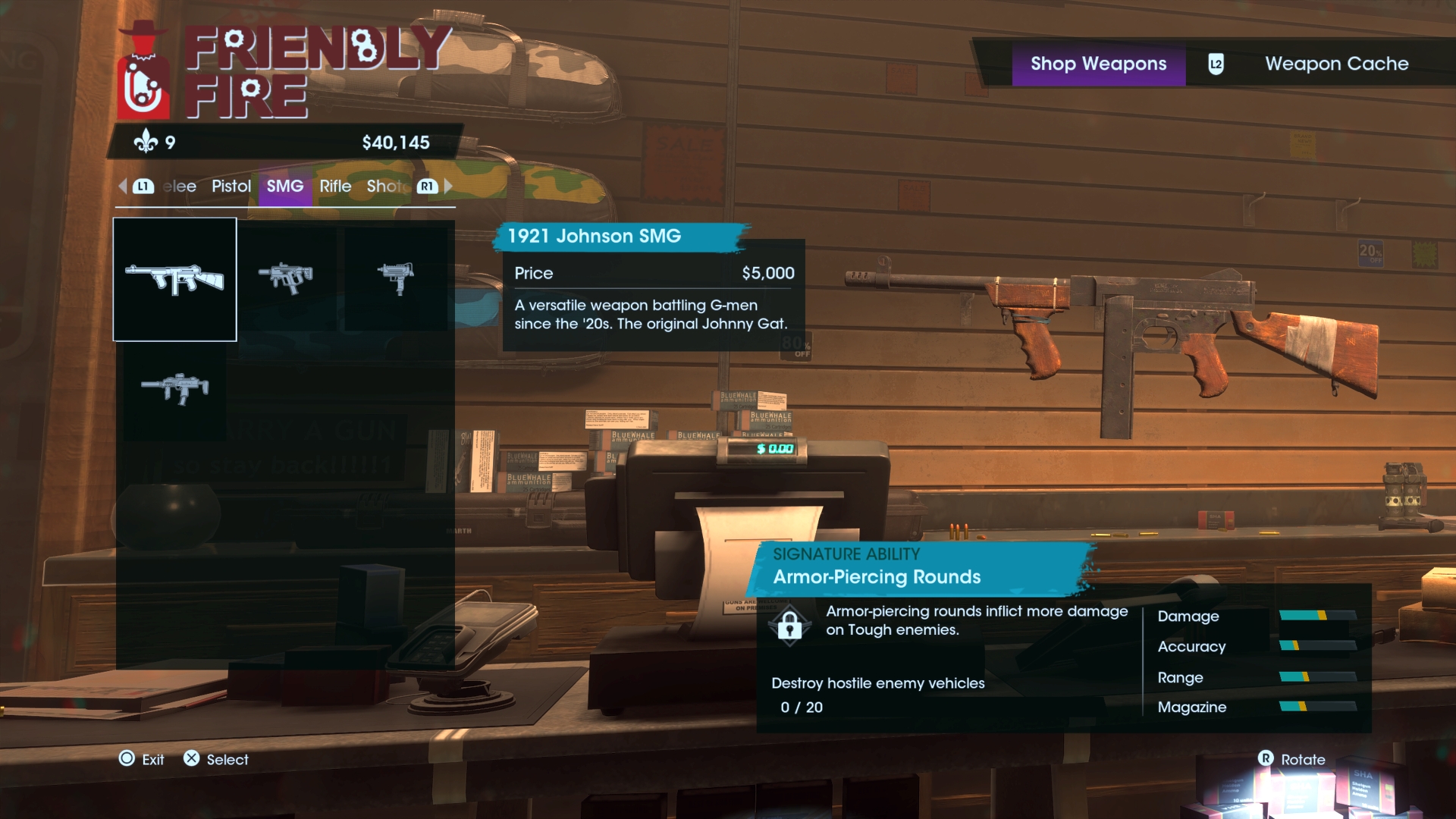Select the Pistol weapon category
Viewport: 1456px width, 819px height.
231,187
